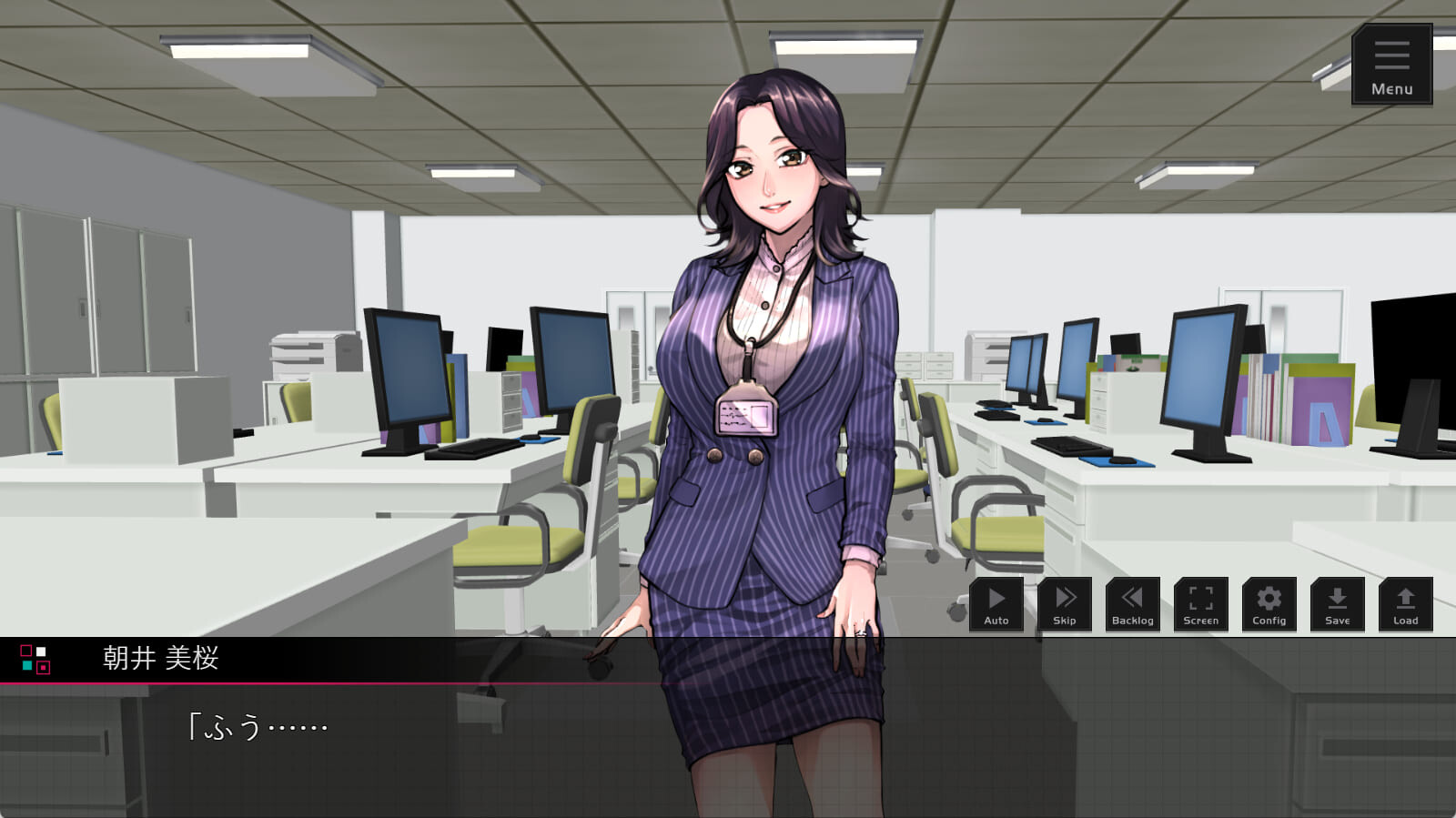Switch to the Config settings screen

[x=1269, y=604]
